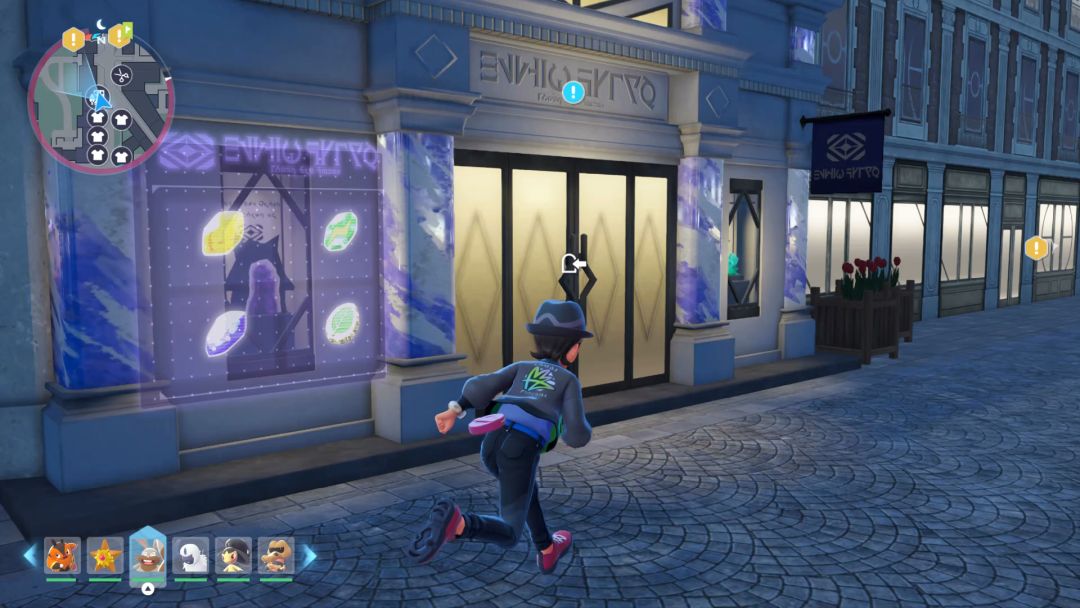Open the circular minimap
This screenshot has width=1080, height=608.
[x=101, y=102]
